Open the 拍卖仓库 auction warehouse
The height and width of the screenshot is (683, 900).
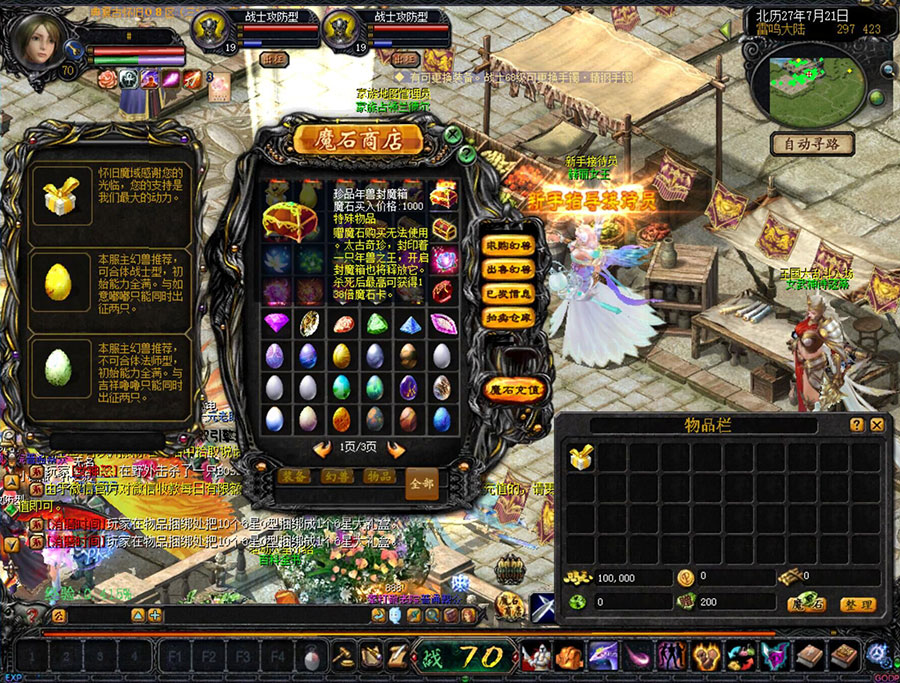click(x=509, y=317)
